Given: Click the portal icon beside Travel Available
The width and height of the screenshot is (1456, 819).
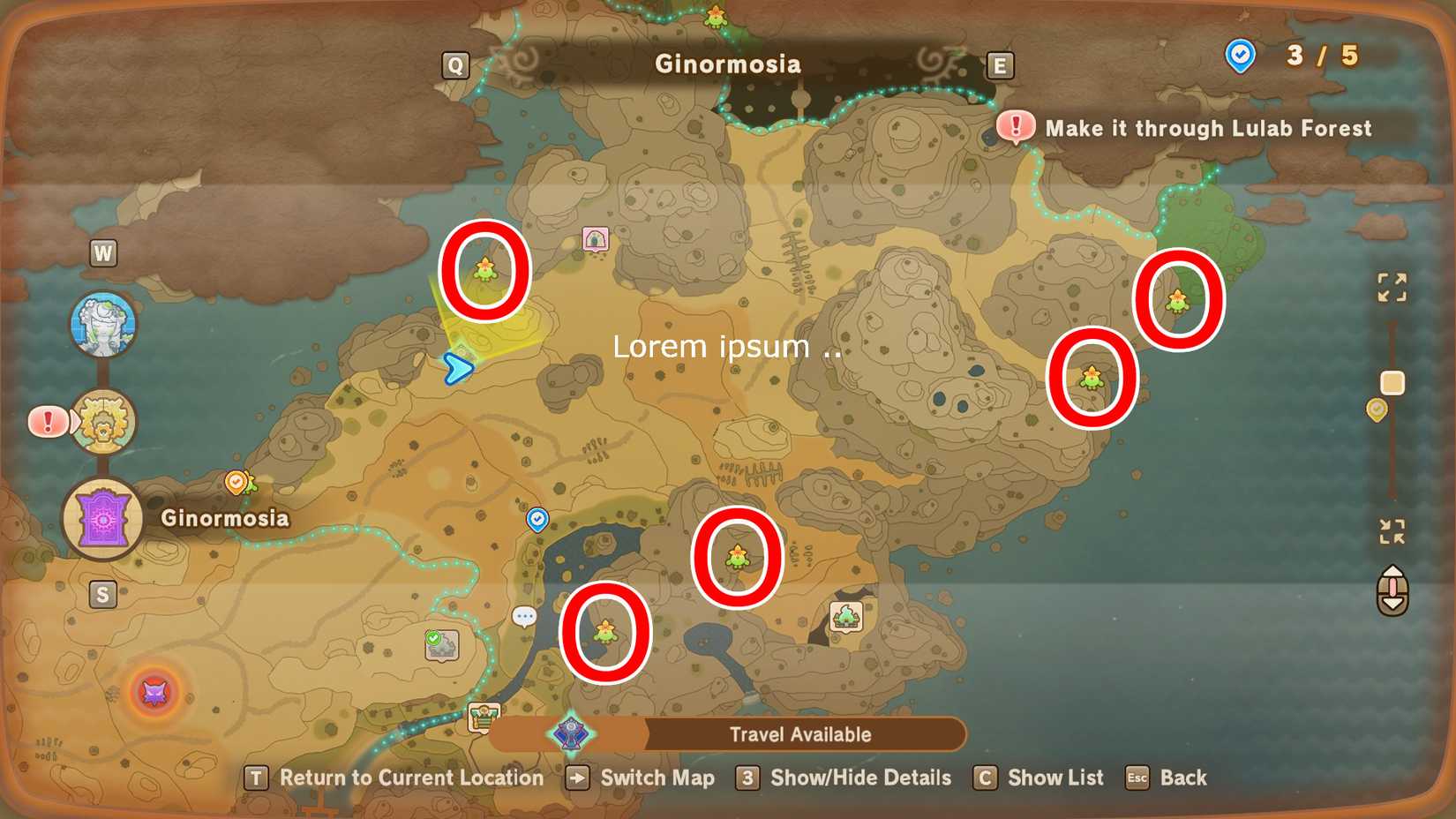Looking at the screenshot, I should [x=572, y=733].
